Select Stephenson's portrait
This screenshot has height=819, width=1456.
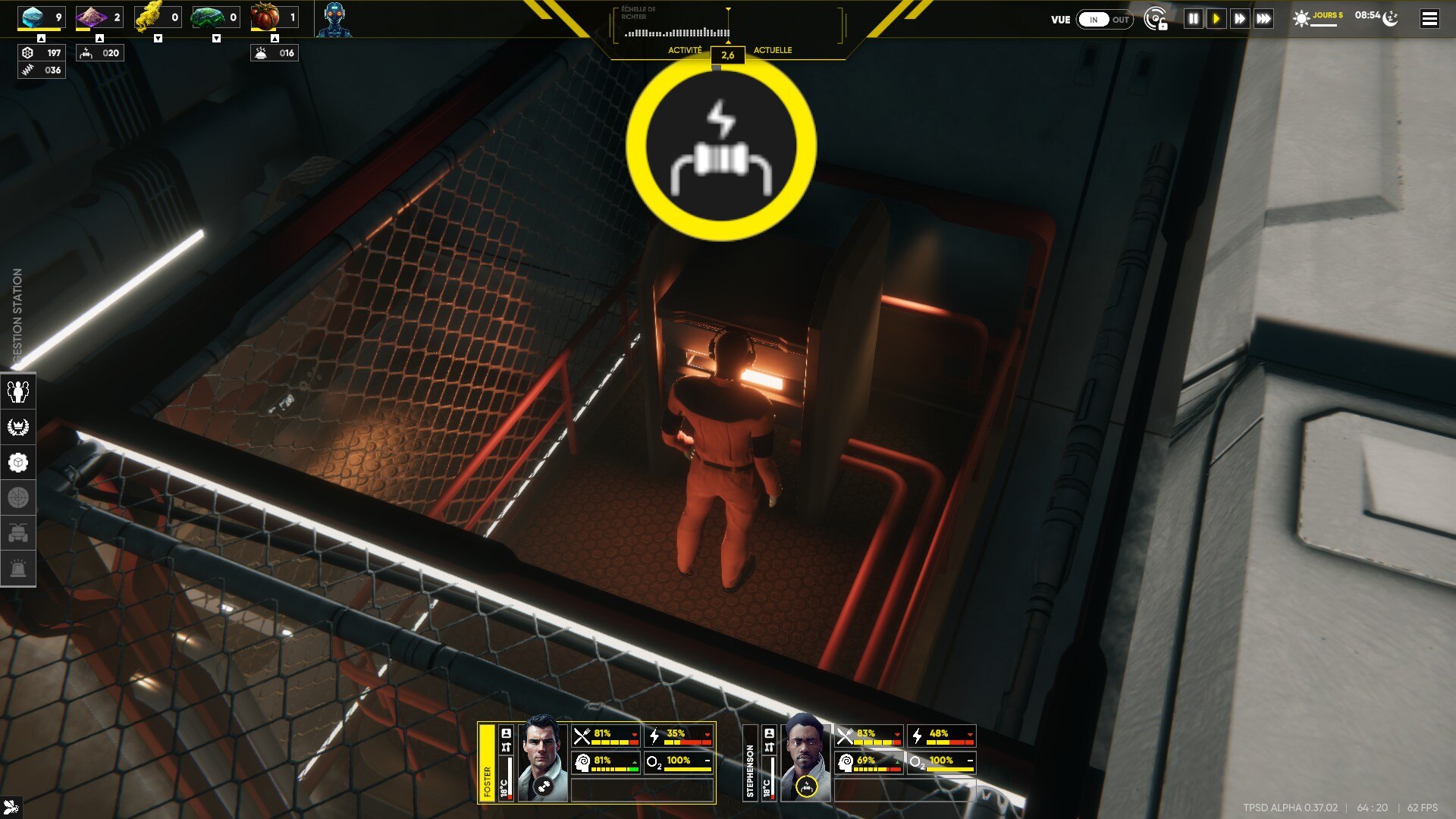(805, 758)
